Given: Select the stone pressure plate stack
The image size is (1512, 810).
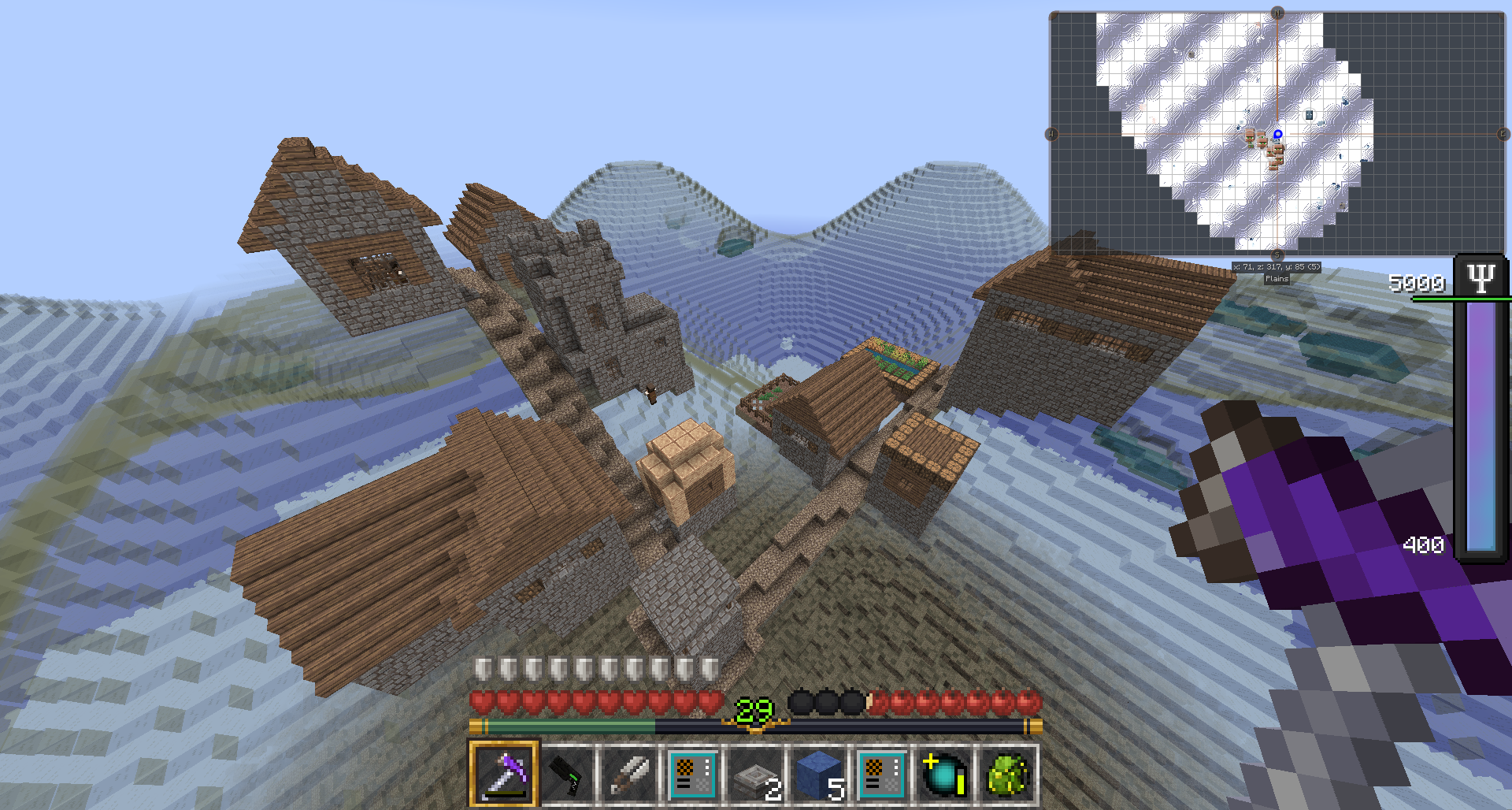Looking at the screenshot, I should point(754,776).
